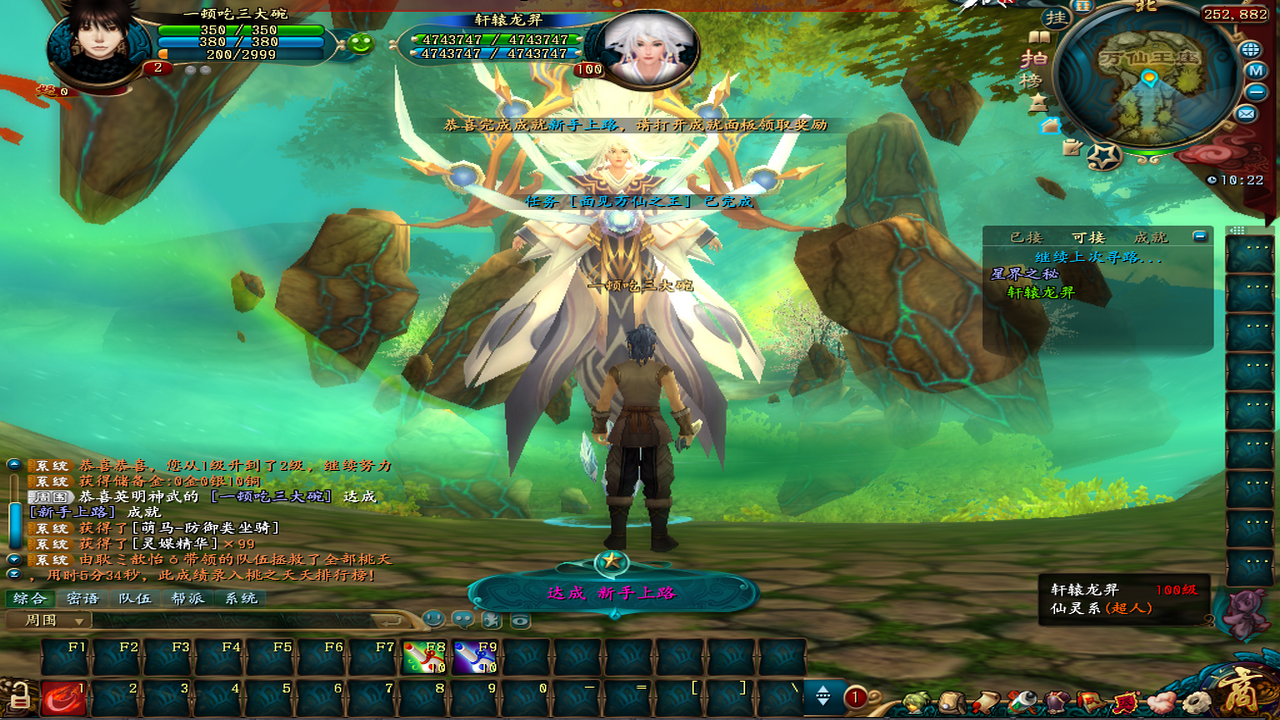The width and height of the screenshot is (1280, 720).
Task: Open the 成就 tab in quest tracker
Action: 1150,237
